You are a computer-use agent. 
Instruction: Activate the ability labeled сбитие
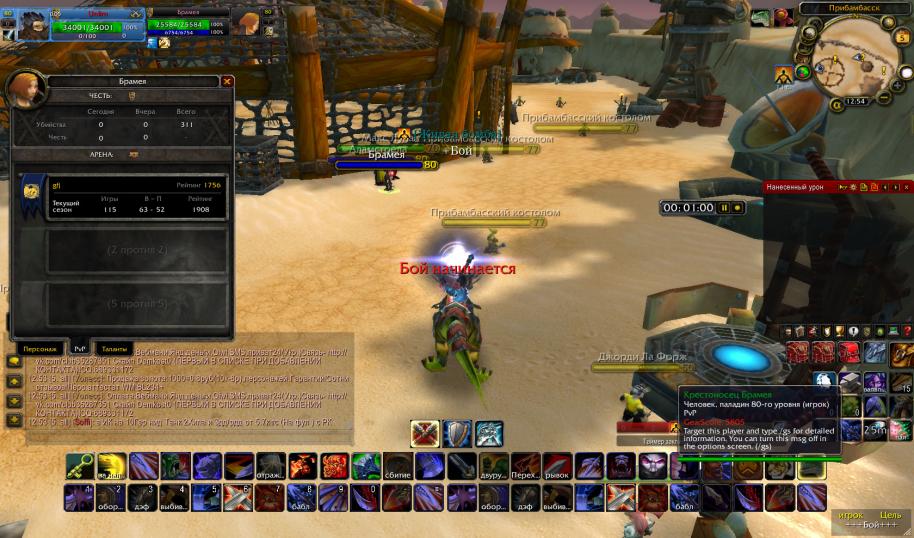coord(397,466)
